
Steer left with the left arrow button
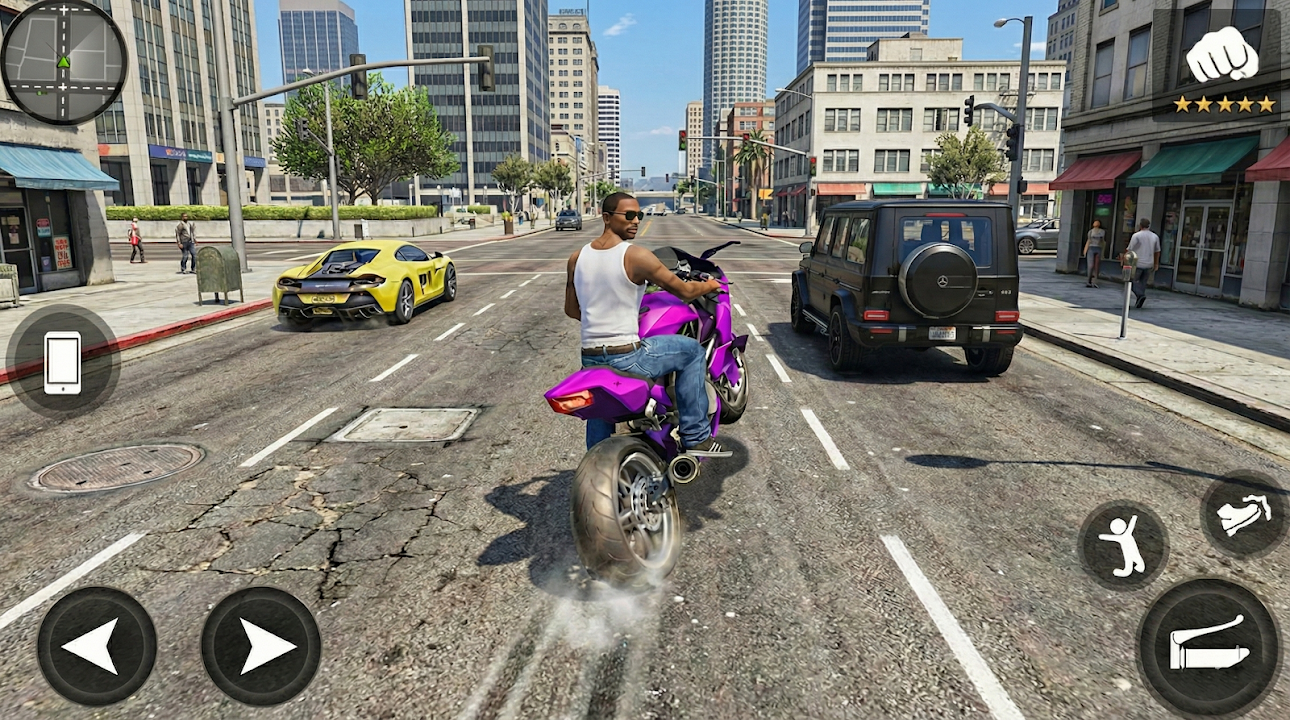[97, 646]
